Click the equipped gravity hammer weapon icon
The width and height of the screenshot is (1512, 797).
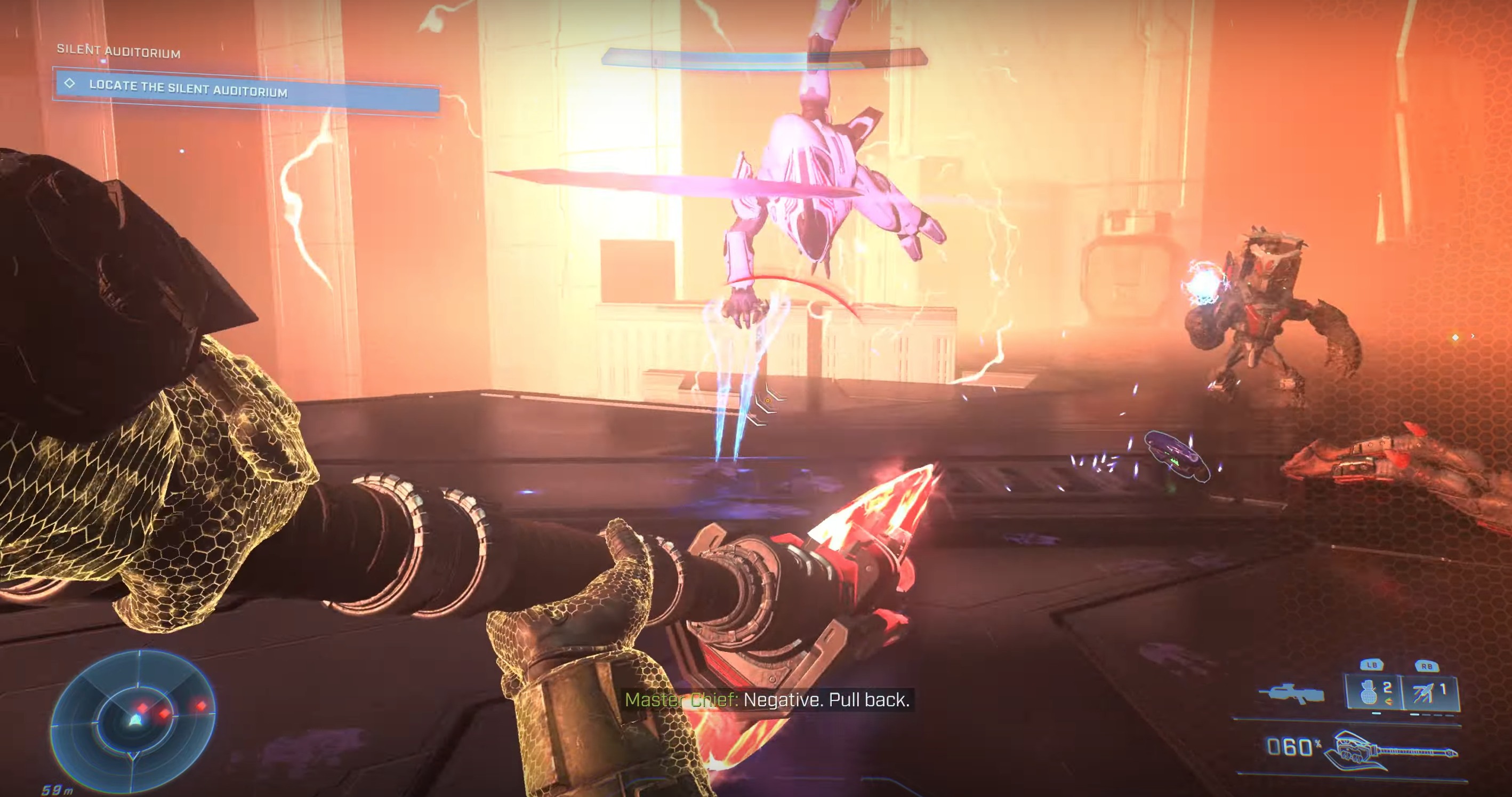pos(1391,751)
